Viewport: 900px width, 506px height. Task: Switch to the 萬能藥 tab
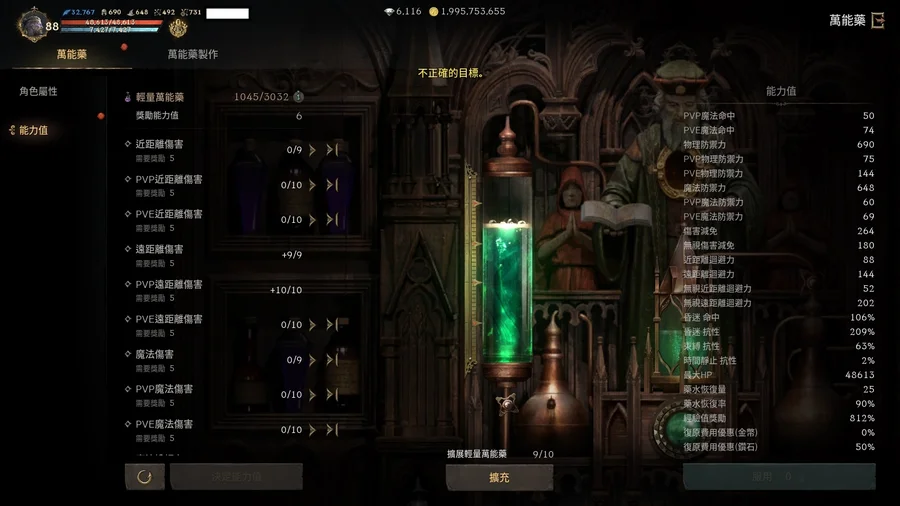[72, 54]
